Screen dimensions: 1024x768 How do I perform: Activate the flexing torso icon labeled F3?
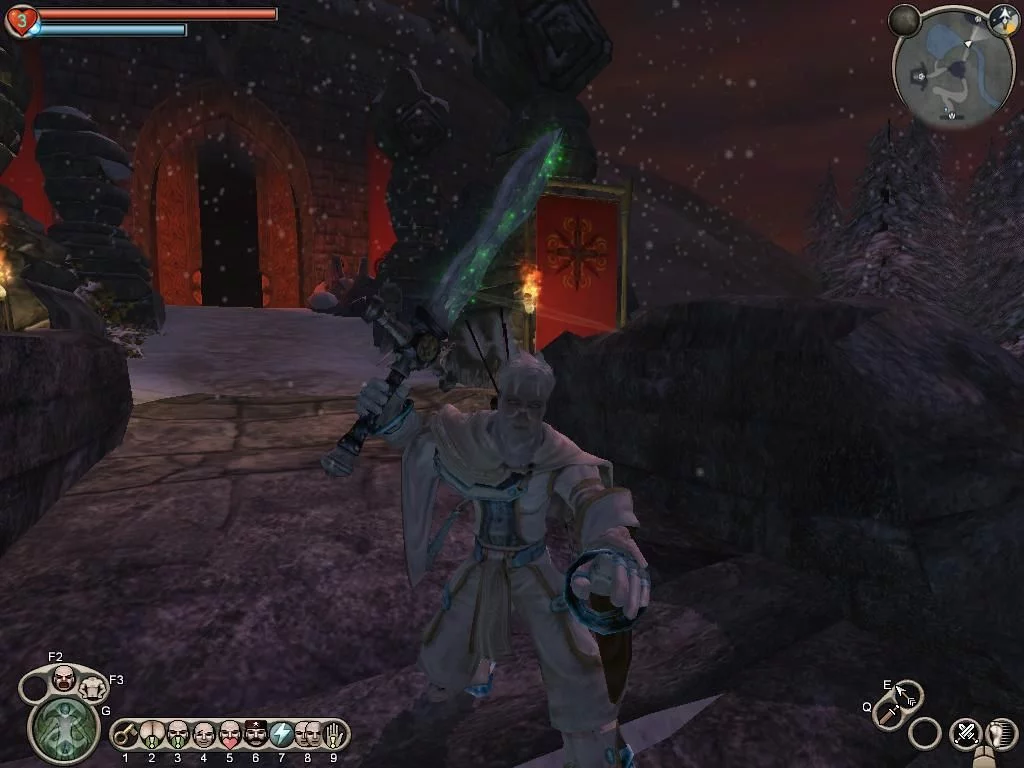(x=93, y=687)
